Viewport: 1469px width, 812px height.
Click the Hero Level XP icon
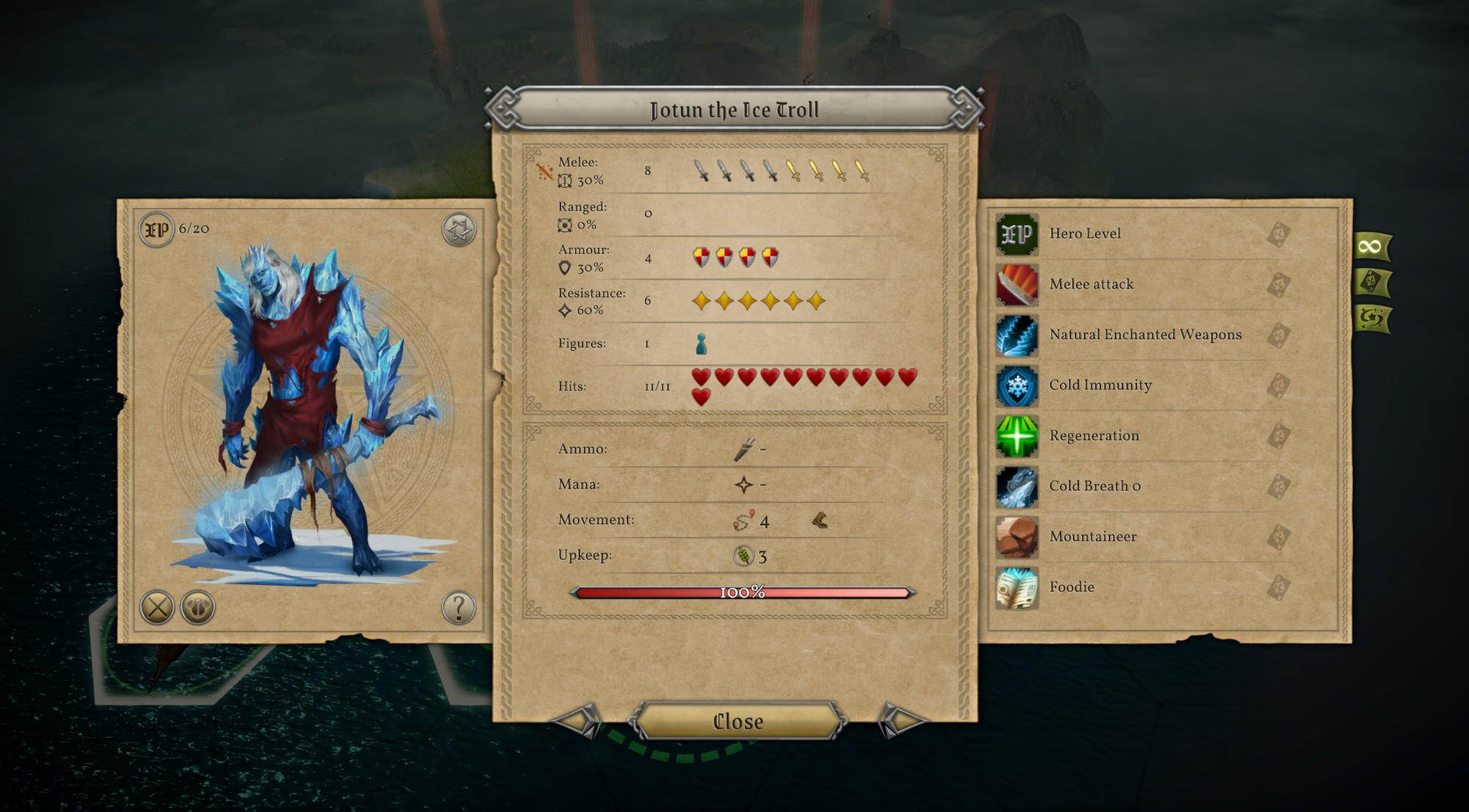(1017, 233)
